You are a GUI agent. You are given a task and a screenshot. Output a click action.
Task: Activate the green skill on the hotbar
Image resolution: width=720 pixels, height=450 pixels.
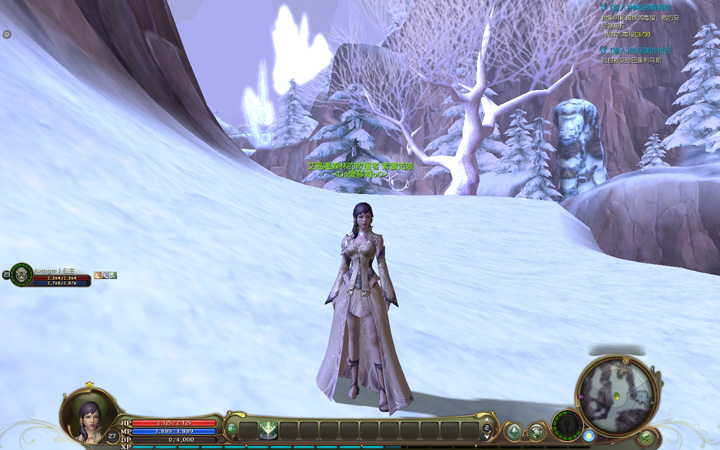268,431
